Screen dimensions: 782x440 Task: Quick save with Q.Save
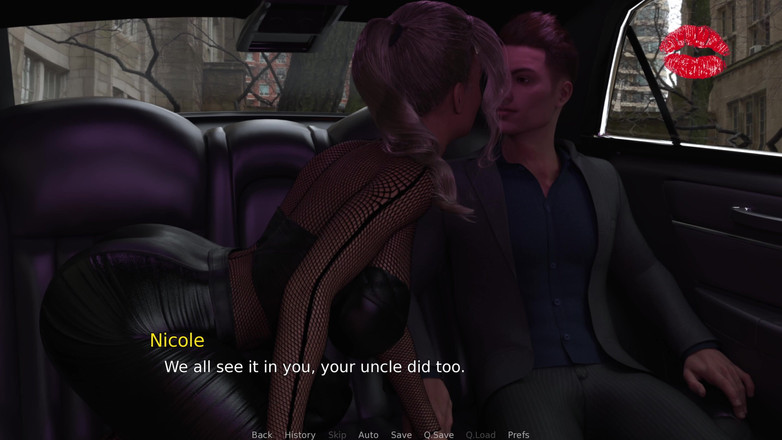[x=438, y=435]
